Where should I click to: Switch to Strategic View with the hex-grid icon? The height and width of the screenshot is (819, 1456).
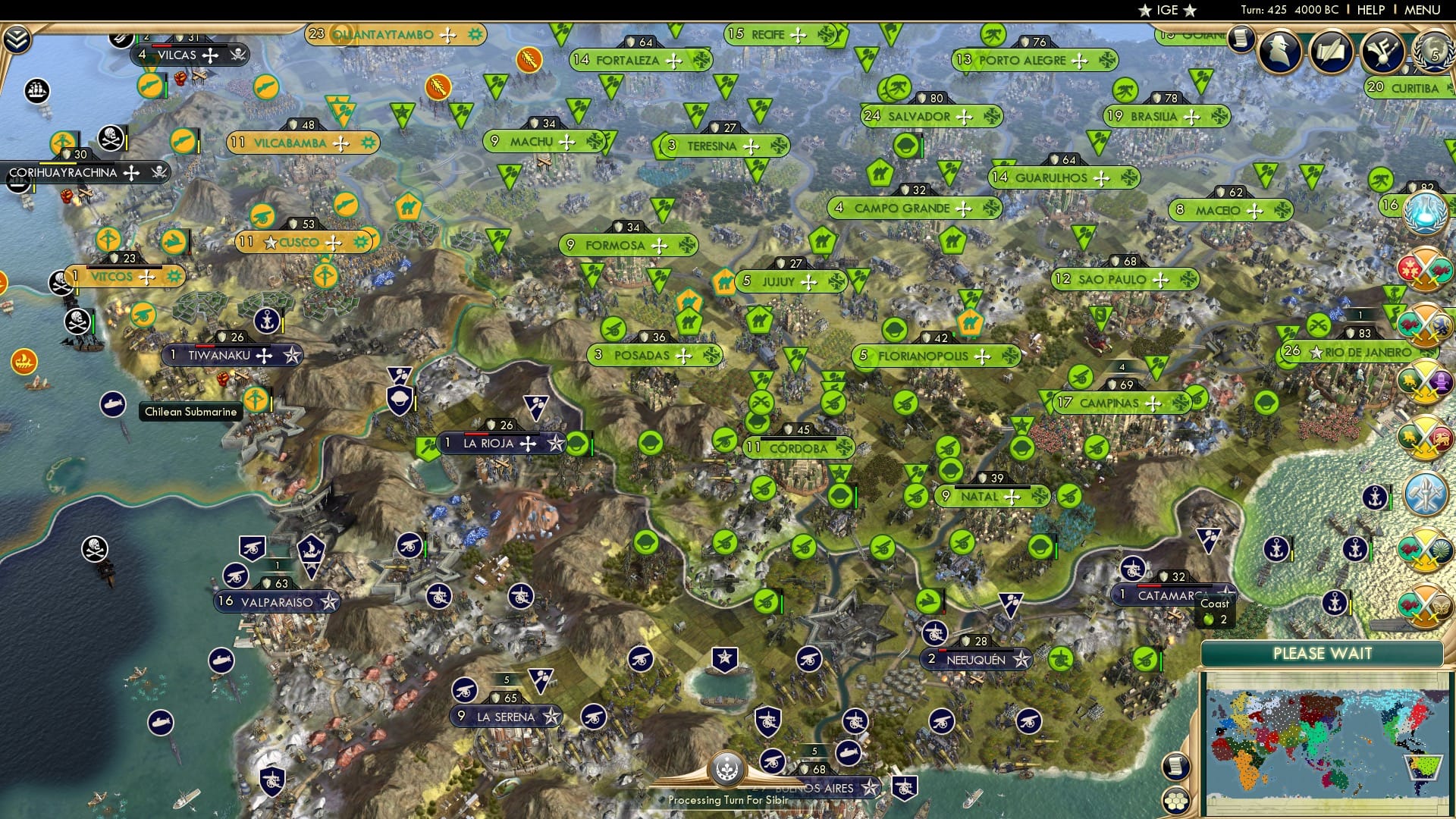[1176, 801]
